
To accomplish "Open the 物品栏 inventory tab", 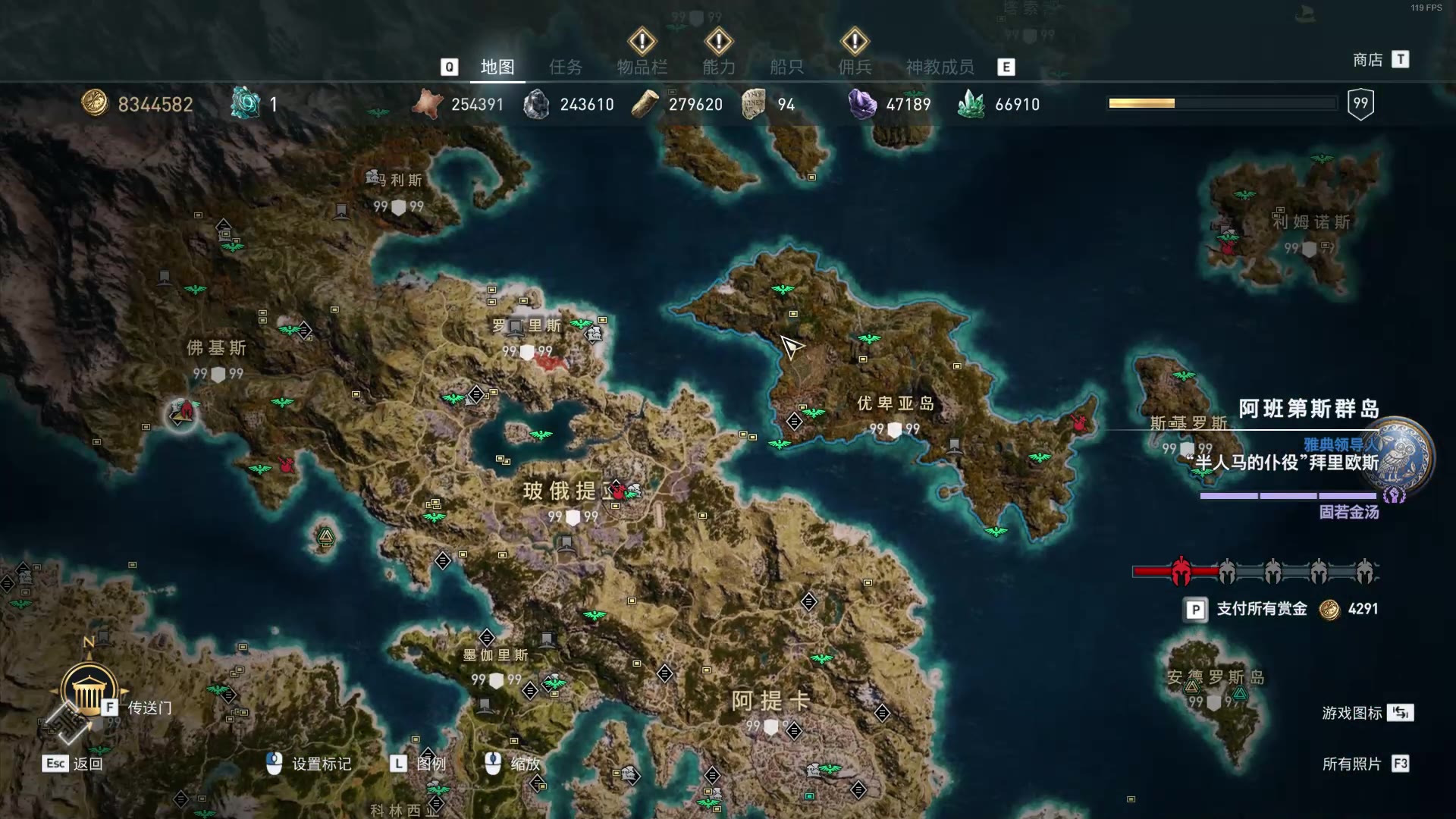I will point(642,67).
